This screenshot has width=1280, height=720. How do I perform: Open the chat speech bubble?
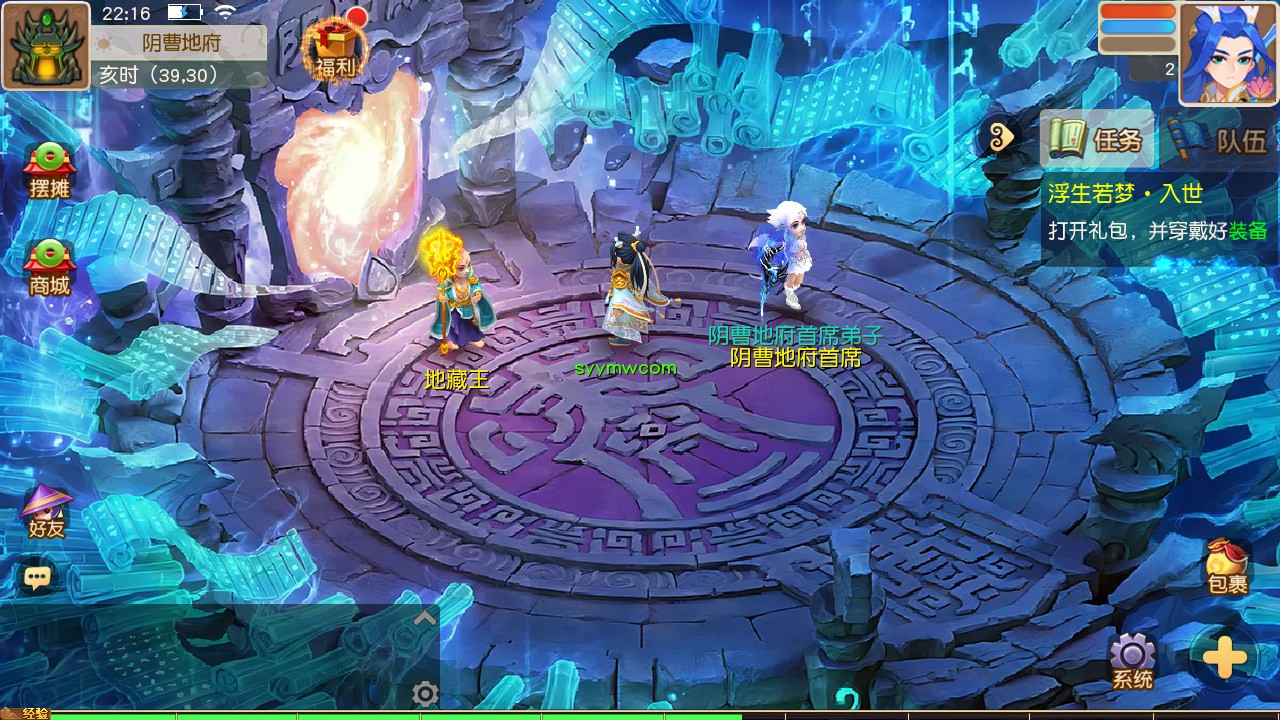click(38, 577)
